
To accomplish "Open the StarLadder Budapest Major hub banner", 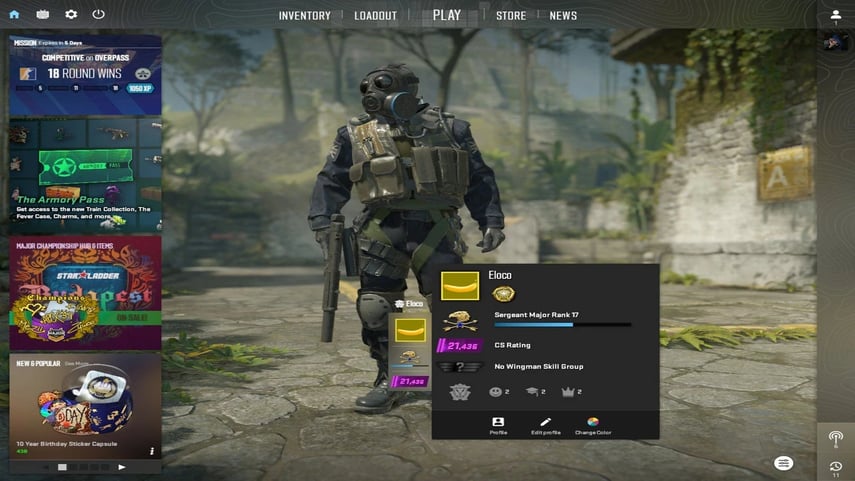I will click(x=85, y=291).
